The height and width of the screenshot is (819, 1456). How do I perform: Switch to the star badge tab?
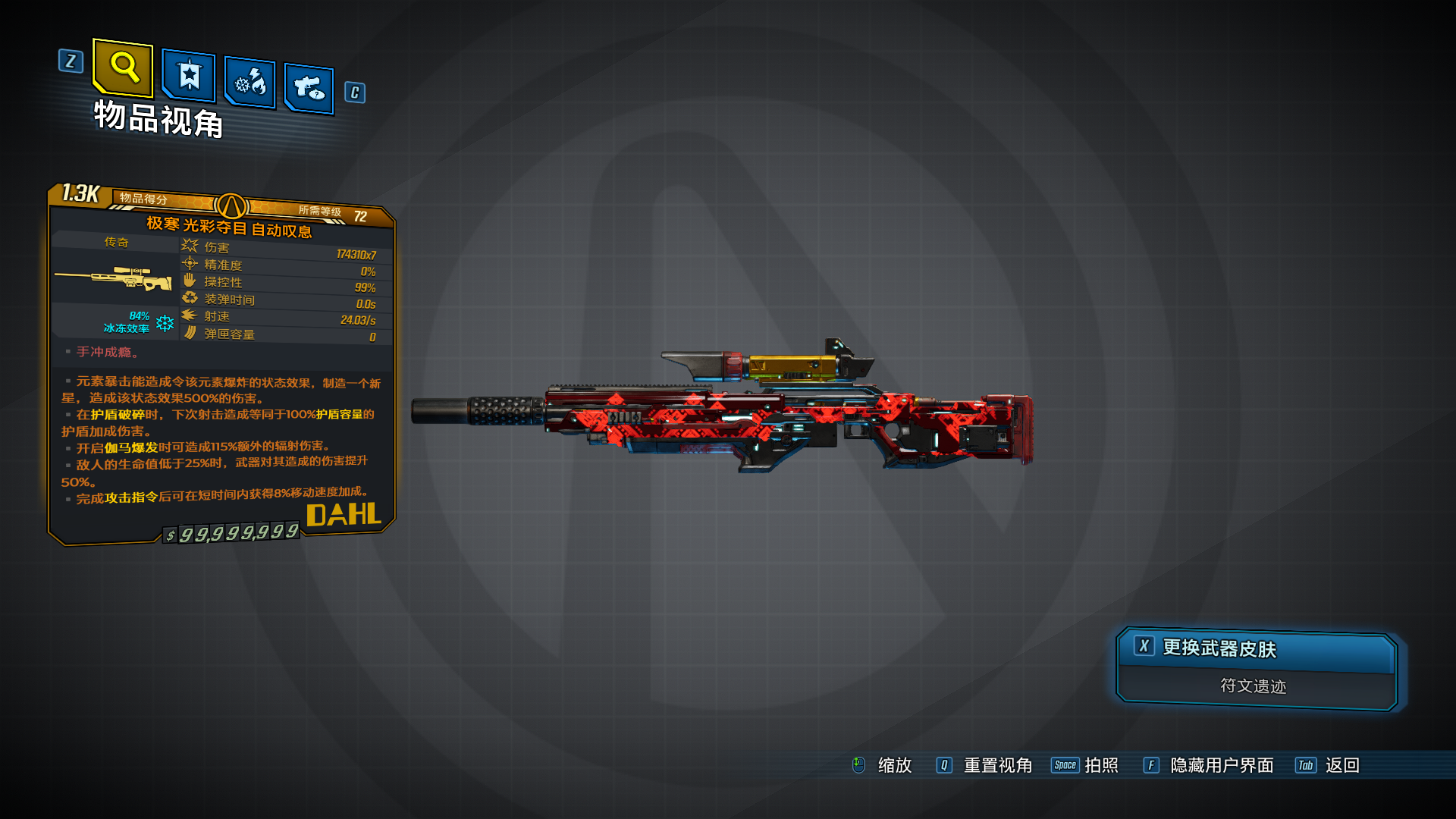pyautogui.click(x=189, y=76)
